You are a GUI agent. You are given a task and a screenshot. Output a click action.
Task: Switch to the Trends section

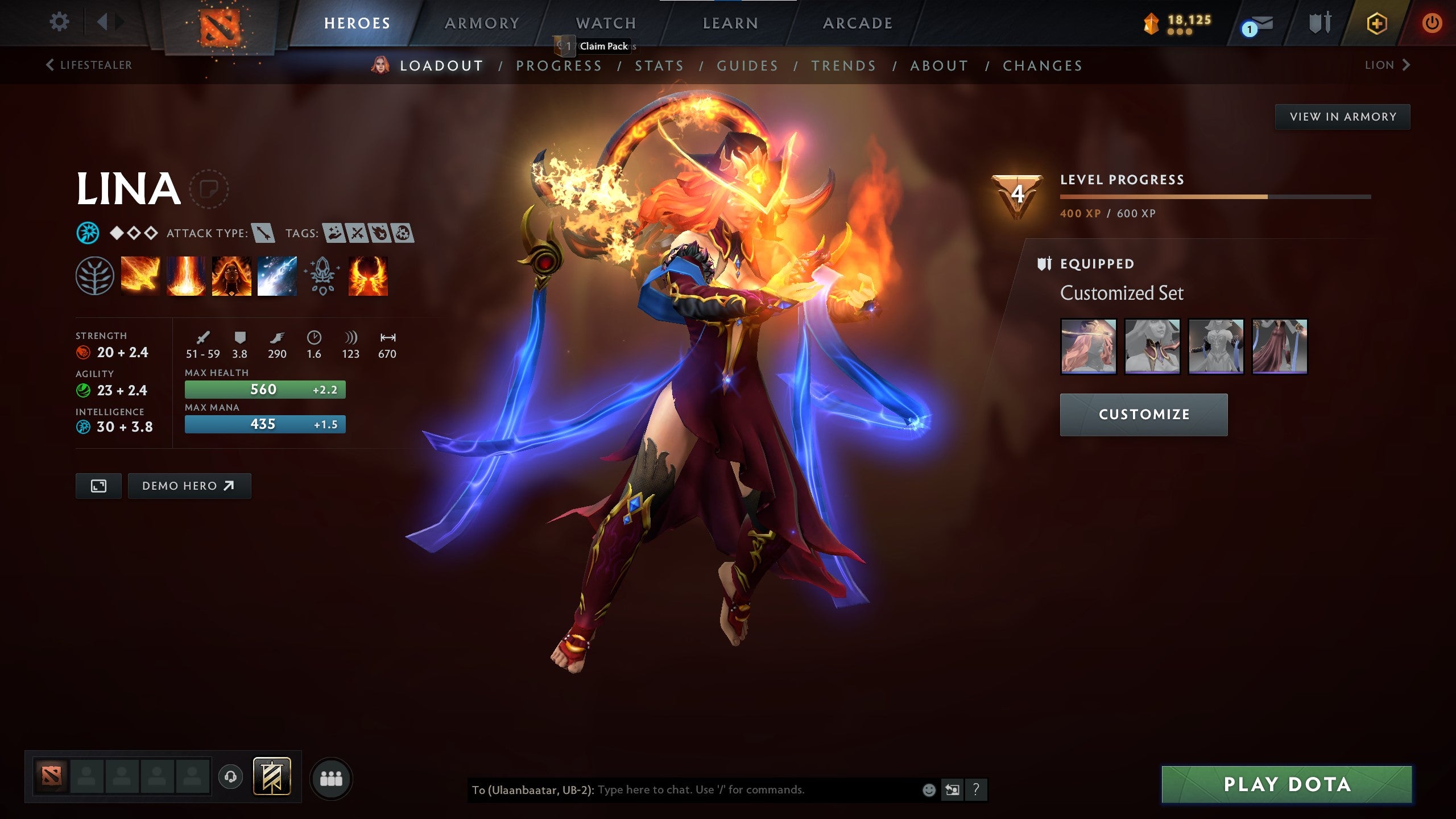pos(843,66)
